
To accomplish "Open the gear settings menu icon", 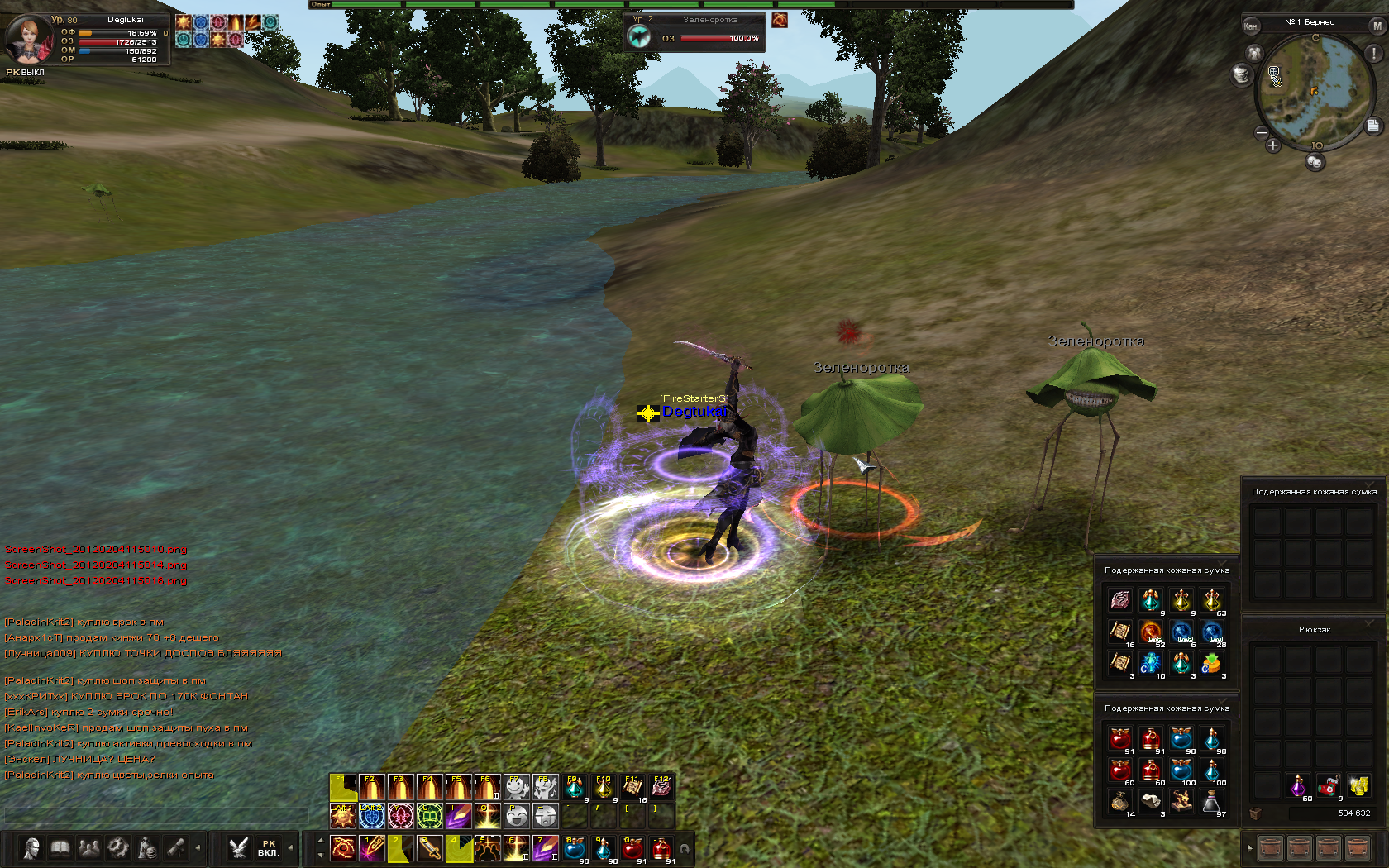I will pyautogui.click(x=118, y=848).
